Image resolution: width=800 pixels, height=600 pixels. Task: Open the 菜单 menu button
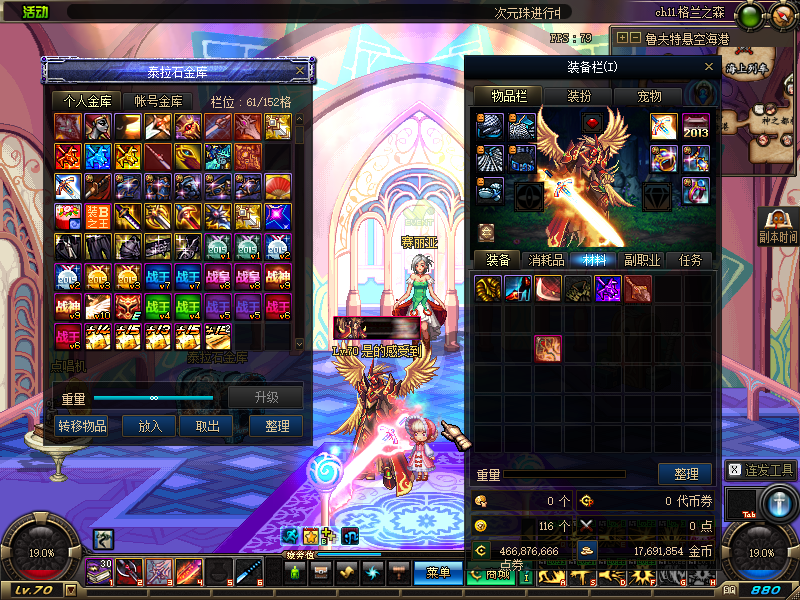[x=438, y=573]
